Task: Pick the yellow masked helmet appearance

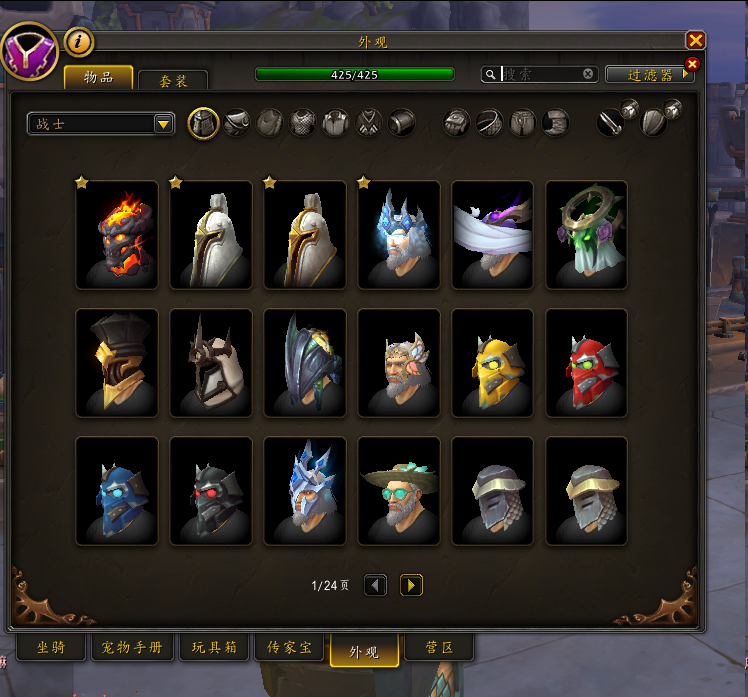Action: point(493,363)
